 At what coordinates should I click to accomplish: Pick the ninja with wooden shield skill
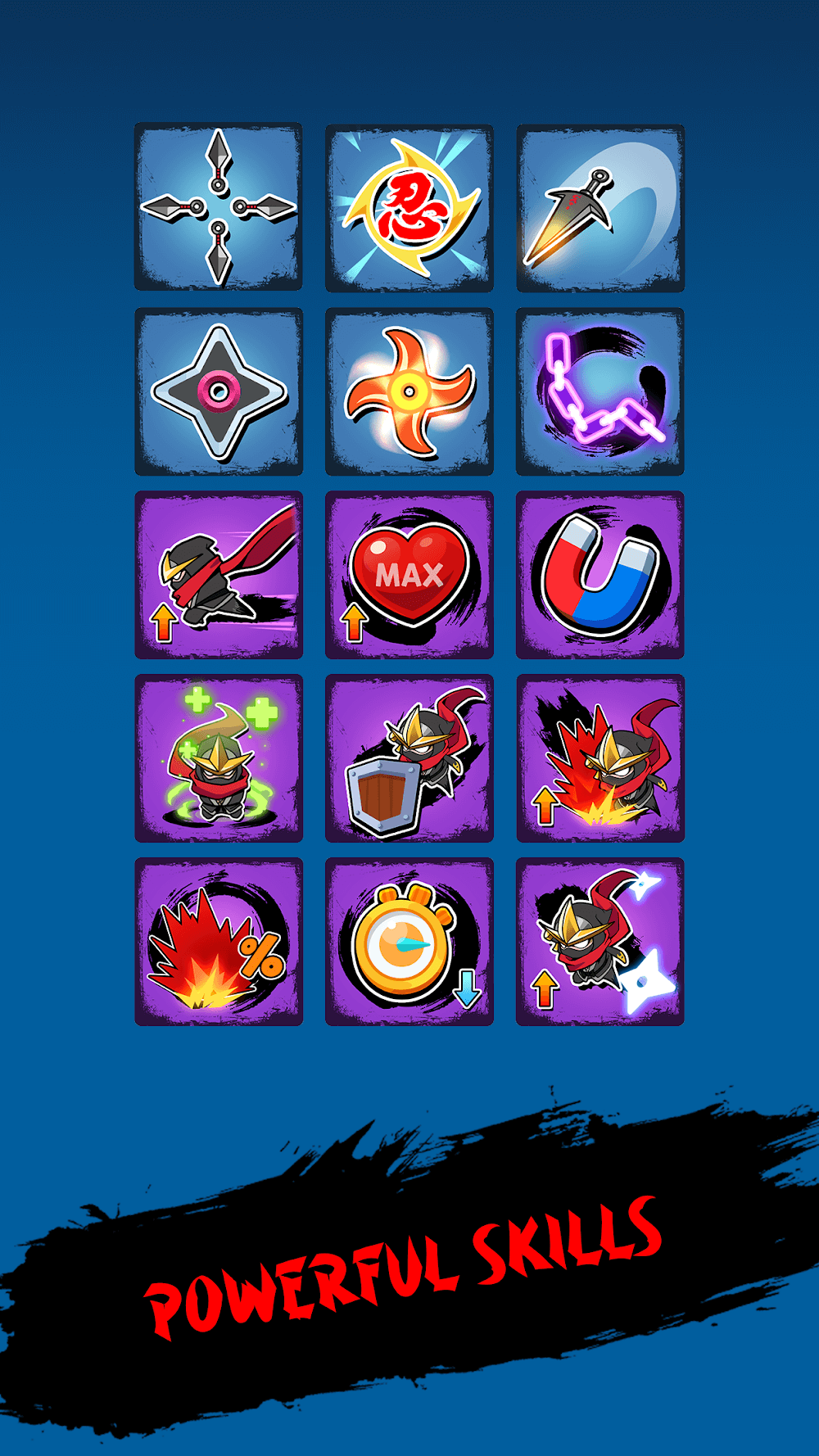(409, 758)
